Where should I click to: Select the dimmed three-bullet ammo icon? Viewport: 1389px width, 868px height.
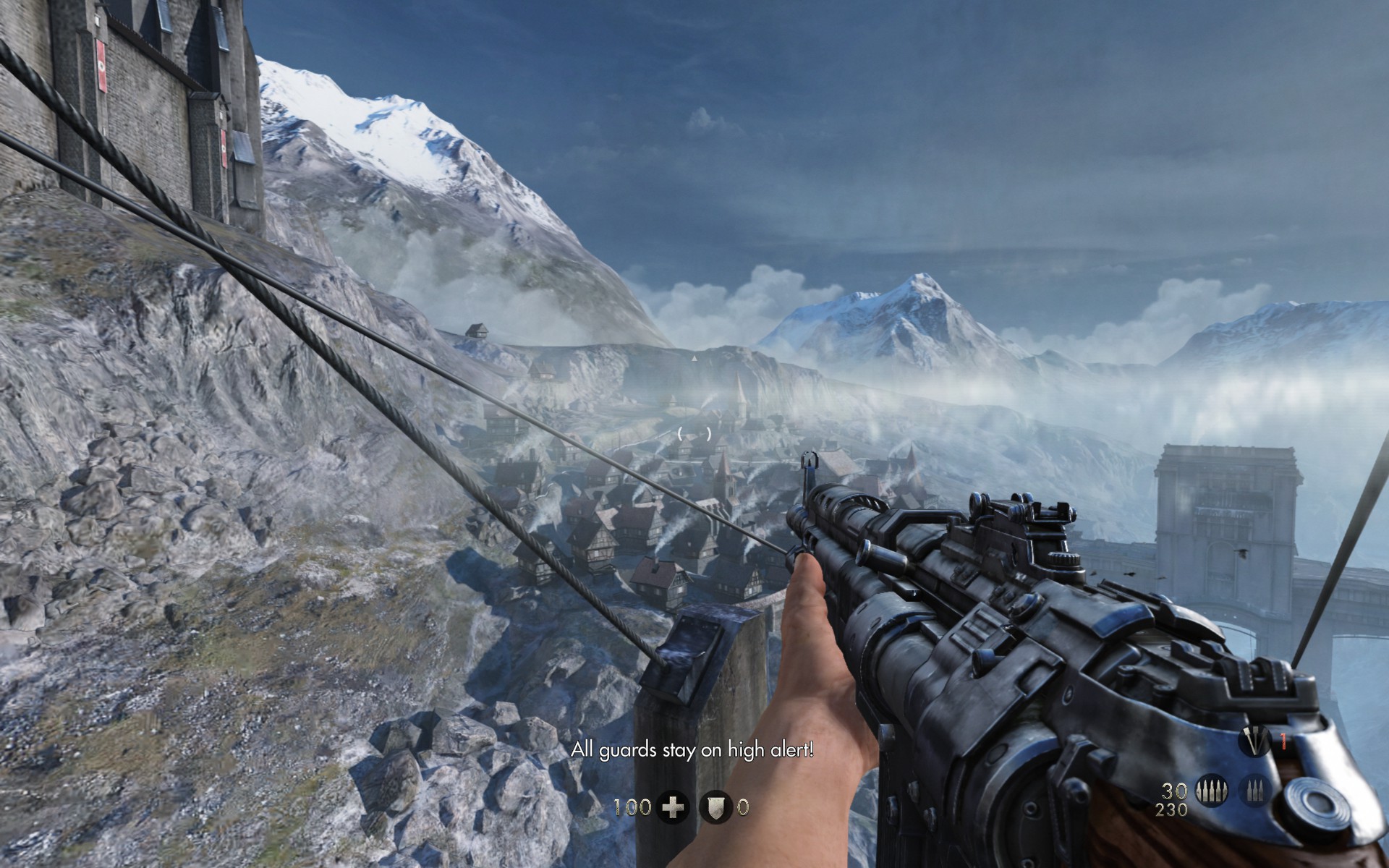pyautogui.click(x=1254, y=791)
